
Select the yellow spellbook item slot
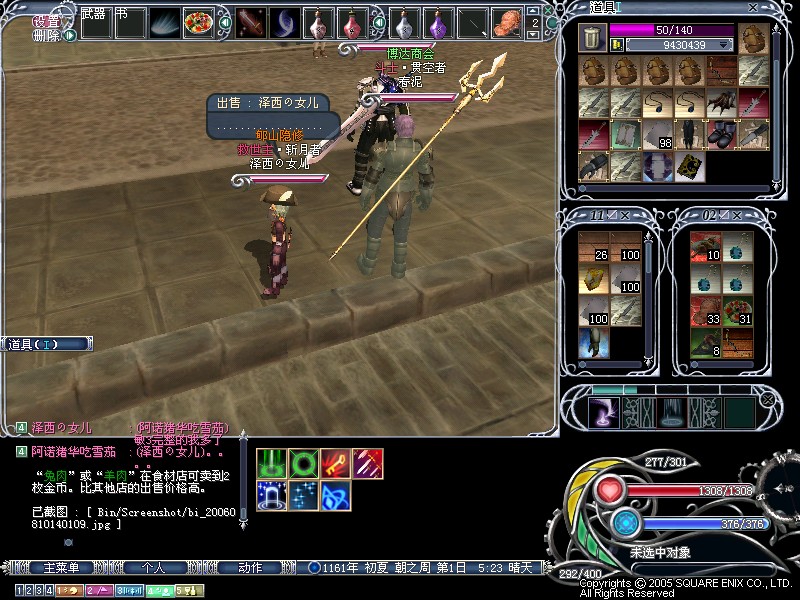pyautogui.click(x=689, y=165)
